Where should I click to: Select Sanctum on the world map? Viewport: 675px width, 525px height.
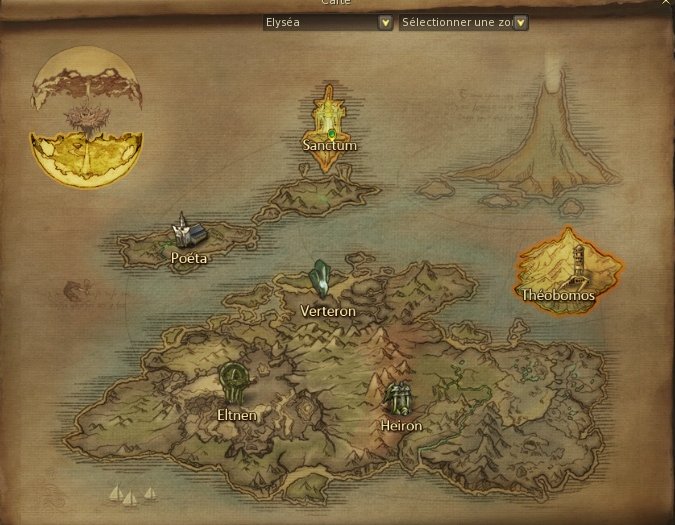click(330, 130)
